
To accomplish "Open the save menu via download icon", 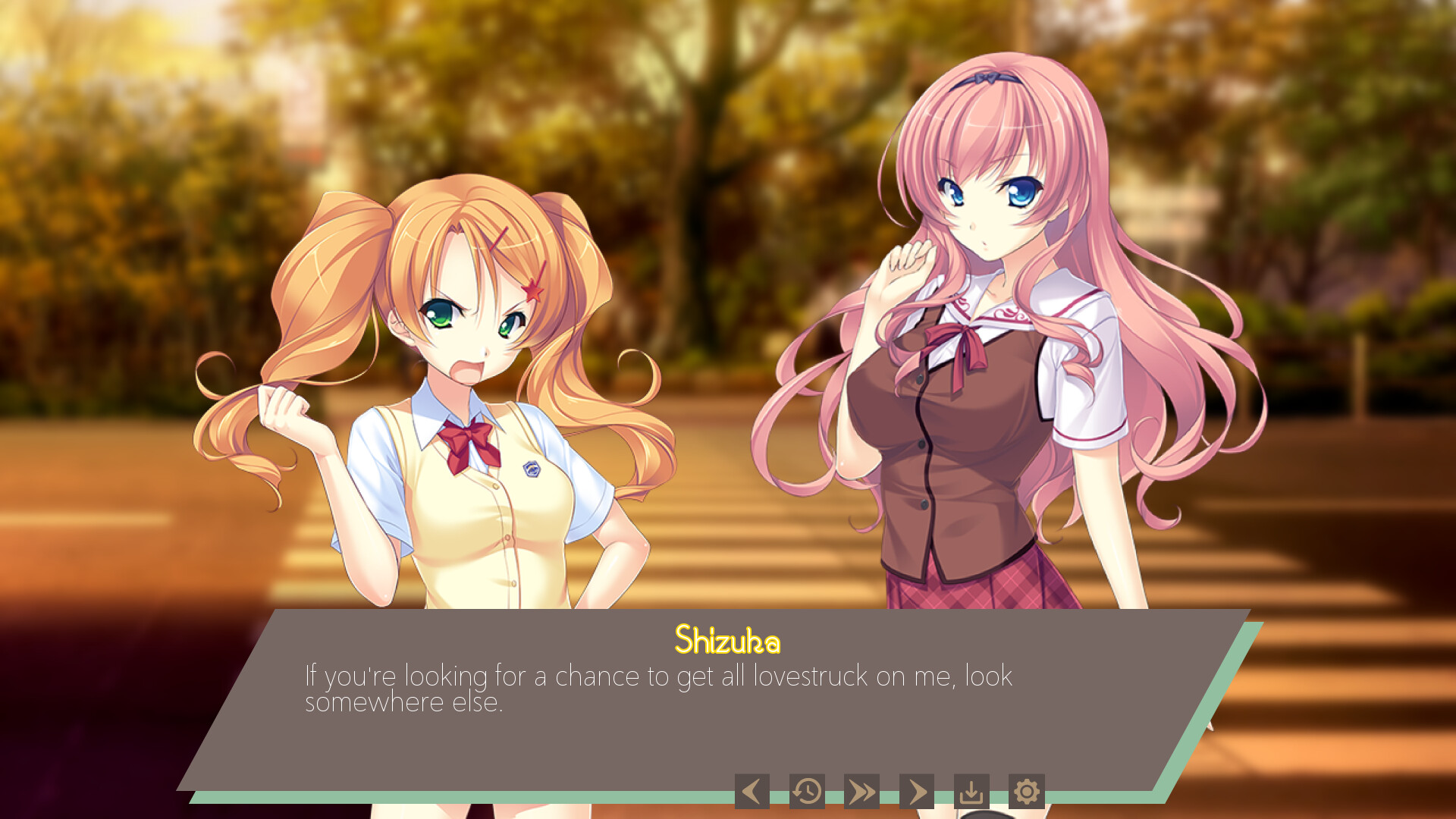I will coord(971,790).
